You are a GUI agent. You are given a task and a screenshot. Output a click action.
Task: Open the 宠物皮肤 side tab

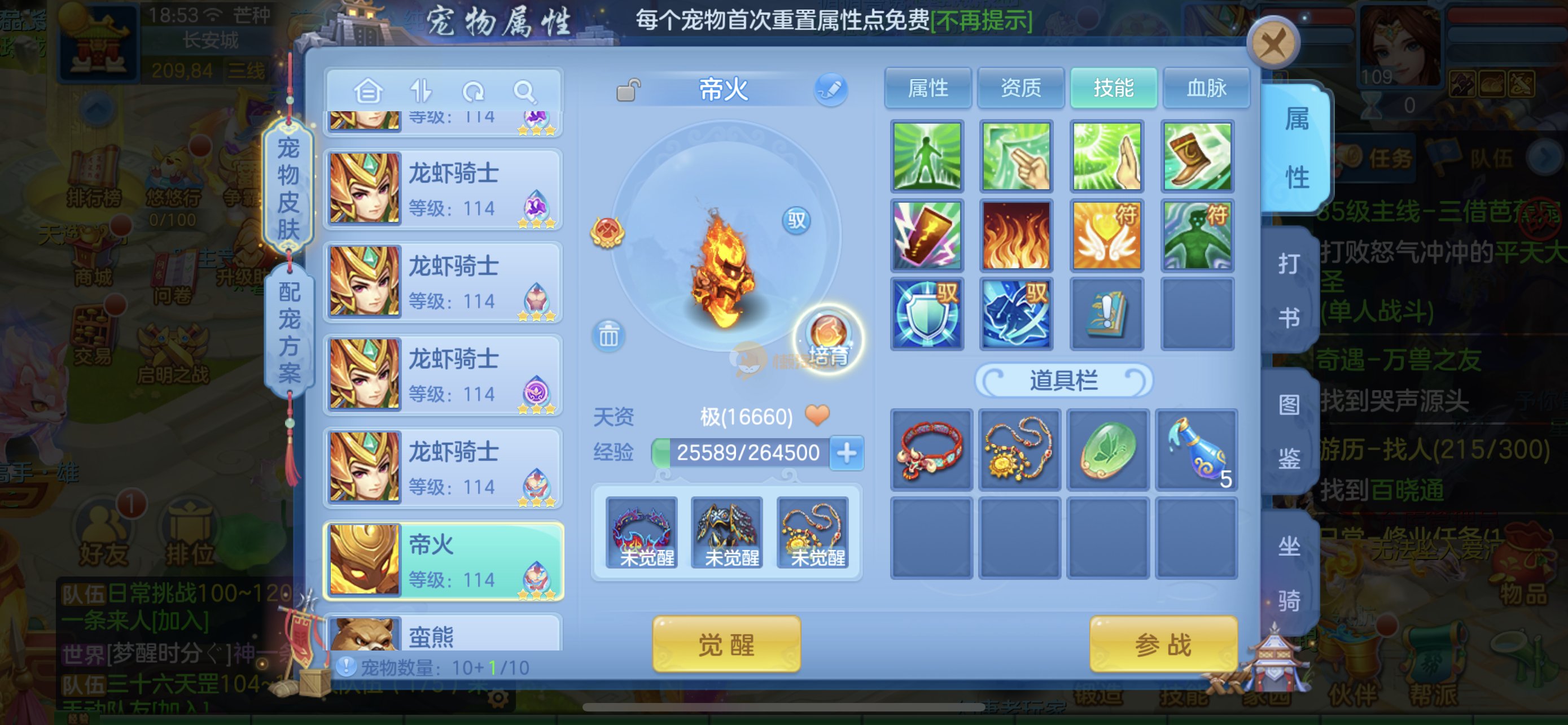(x=288, y=187)
